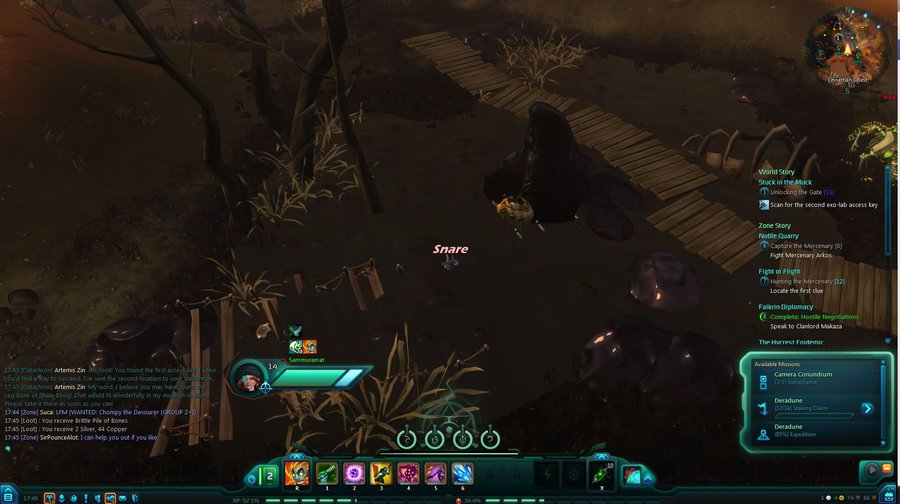The image size is (900, 504).
Task: Cast the purple orb ability in slot 2
Action: pos(353,474)
